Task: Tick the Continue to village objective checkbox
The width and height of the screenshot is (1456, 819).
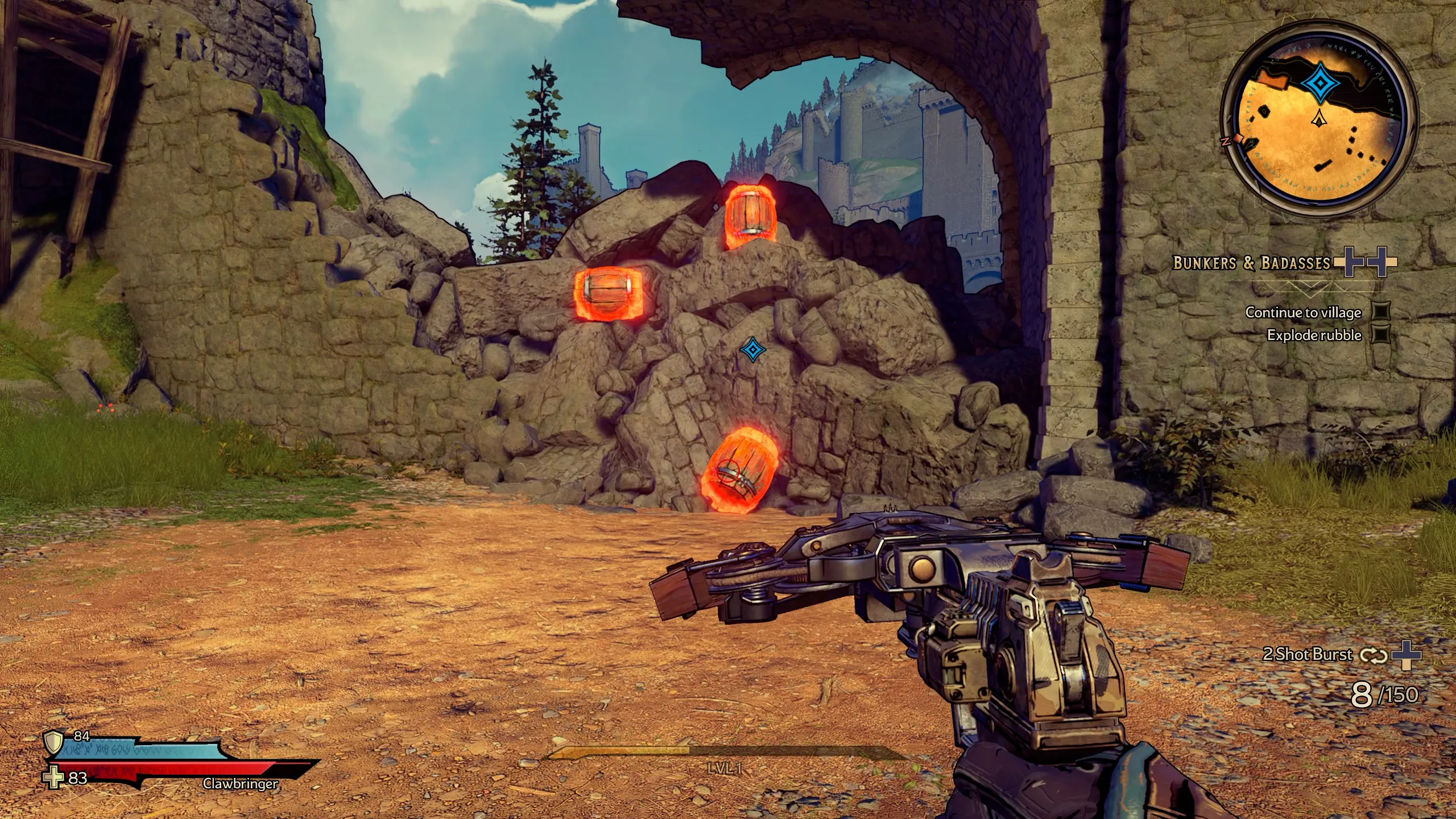Action: (x=1381, y=312)
